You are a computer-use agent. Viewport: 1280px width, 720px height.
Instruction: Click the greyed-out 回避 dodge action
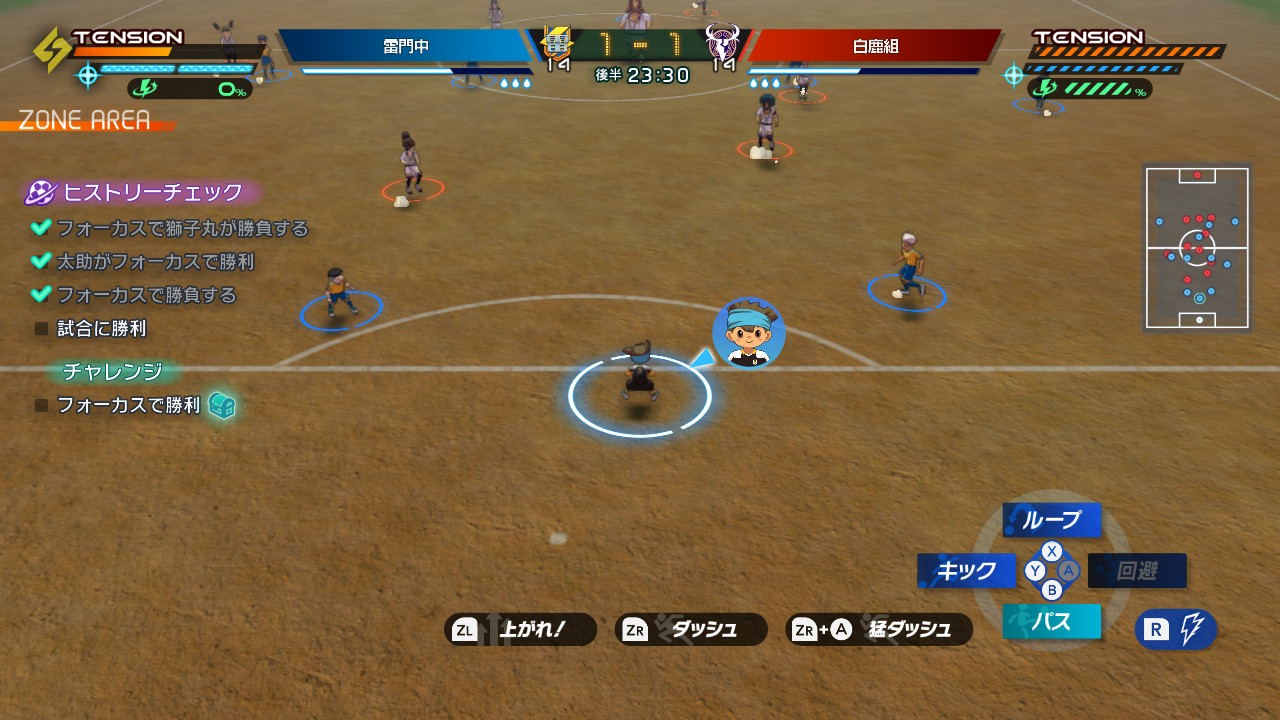point(1137,571)
